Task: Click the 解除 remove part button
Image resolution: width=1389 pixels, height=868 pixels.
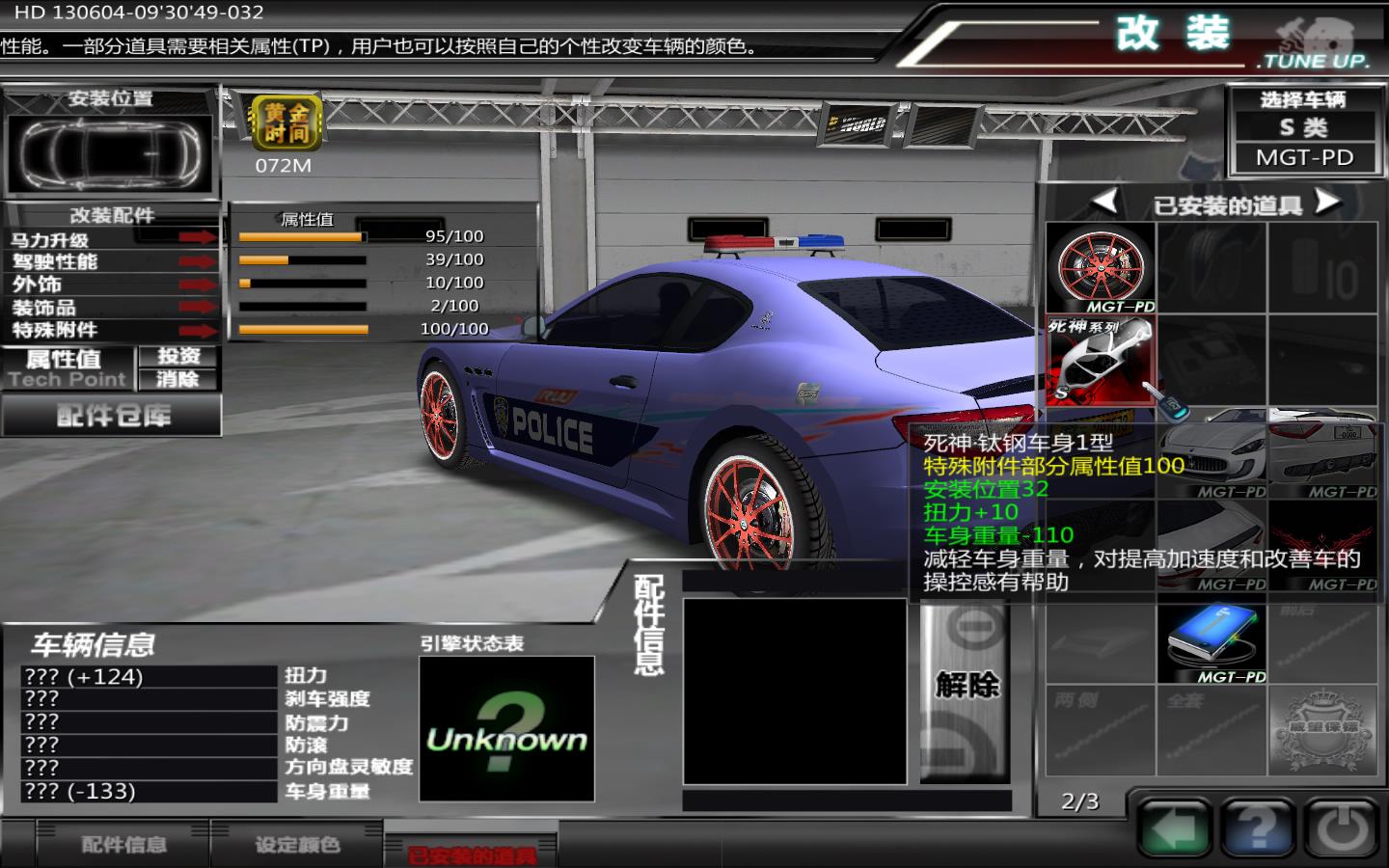Action: (966, 686)
